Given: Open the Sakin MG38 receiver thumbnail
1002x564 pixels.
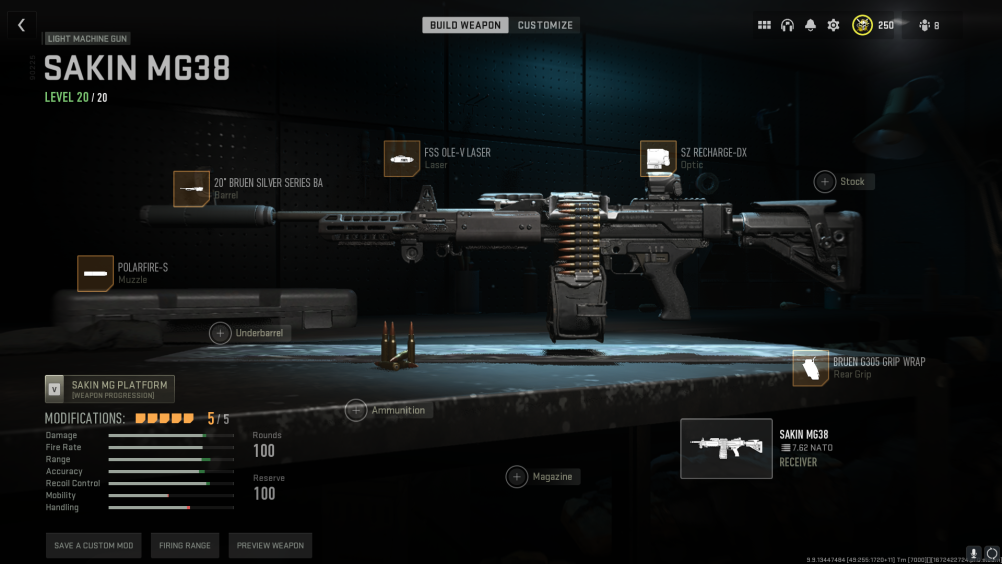Looking at the screenshot, I should (726, 448).
